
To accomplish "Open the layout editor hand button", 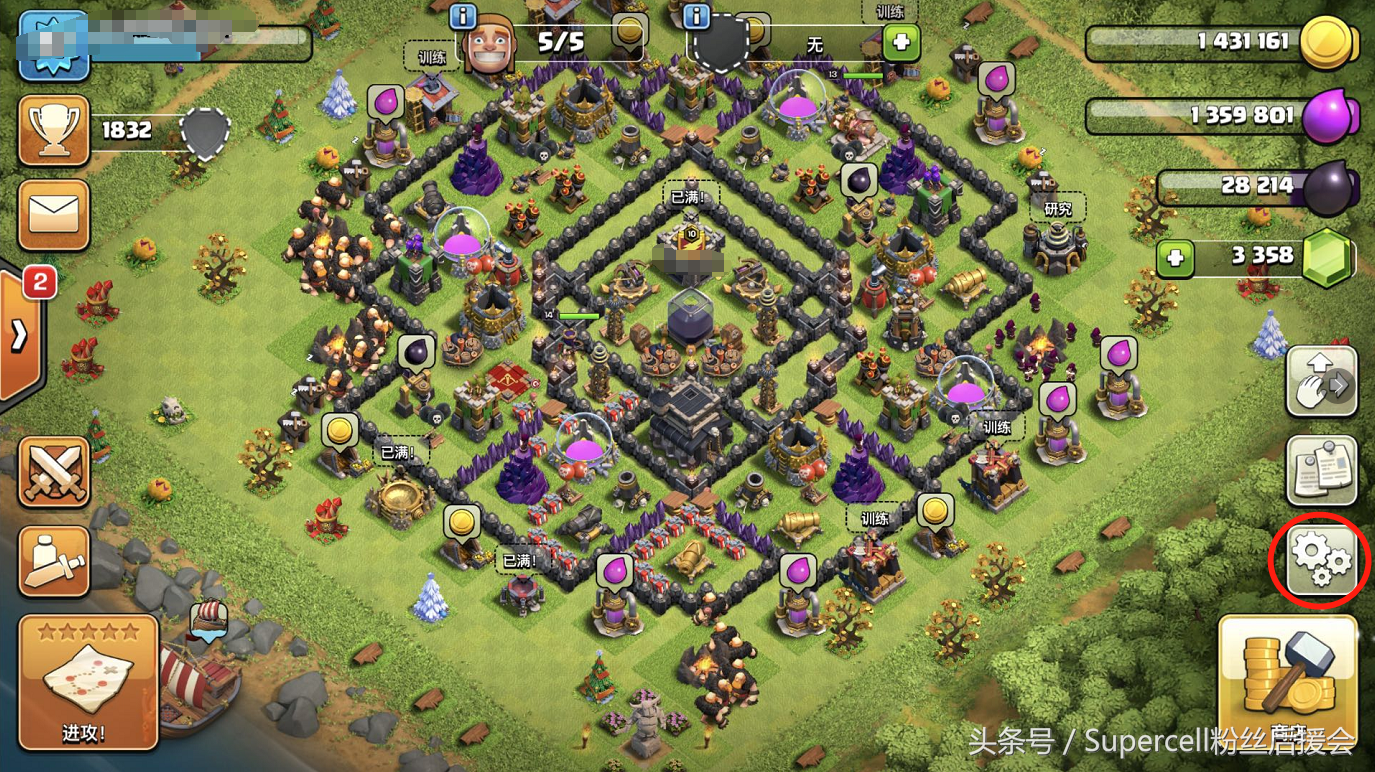I will (1321, 381).
